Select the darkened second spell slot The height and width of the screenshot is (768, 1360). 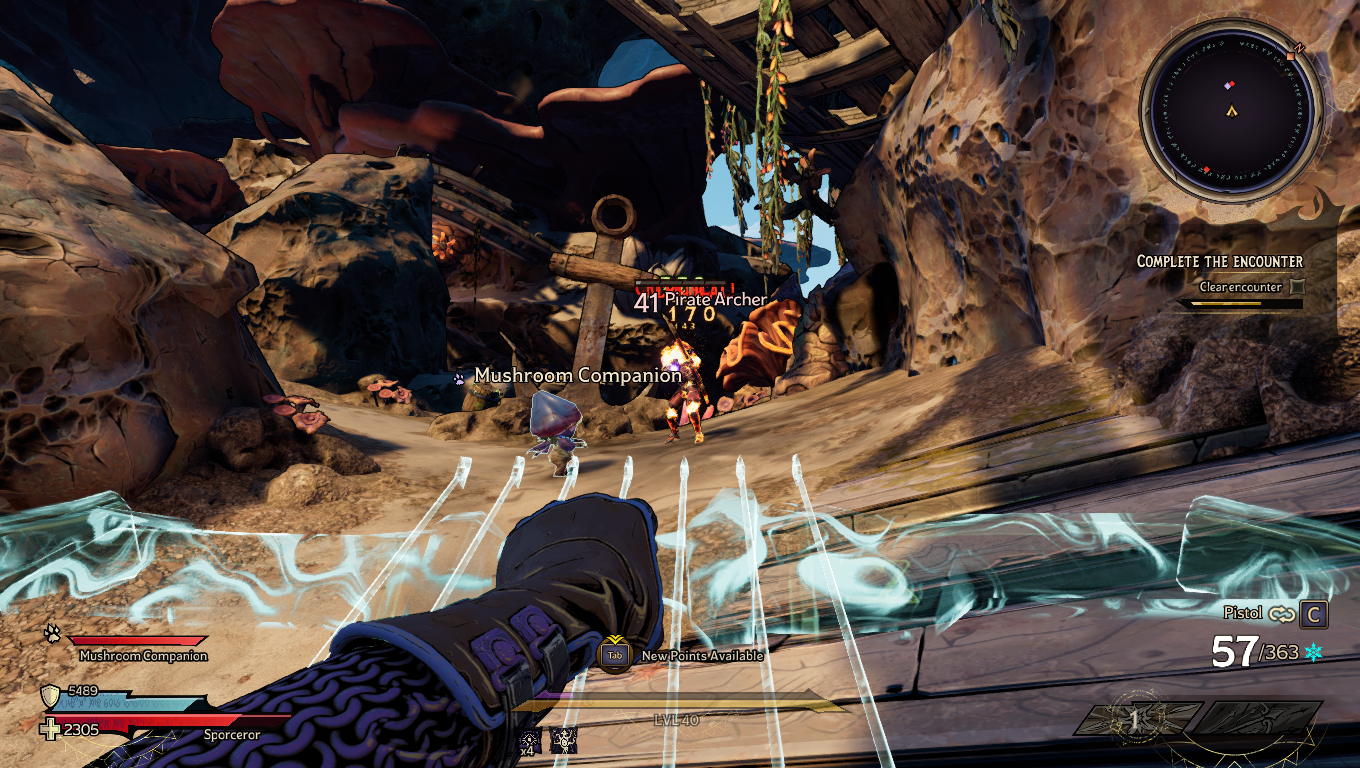[1259, 718]
